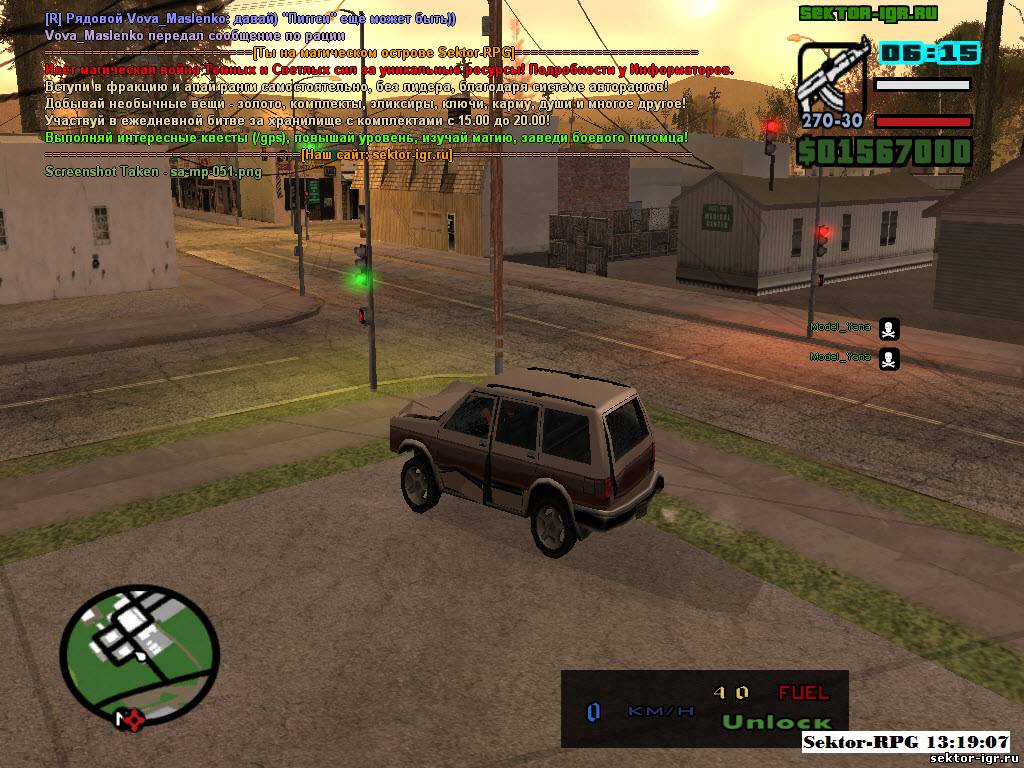
Task: Open the circular radar minimap
Action: (x=139, y=643)
